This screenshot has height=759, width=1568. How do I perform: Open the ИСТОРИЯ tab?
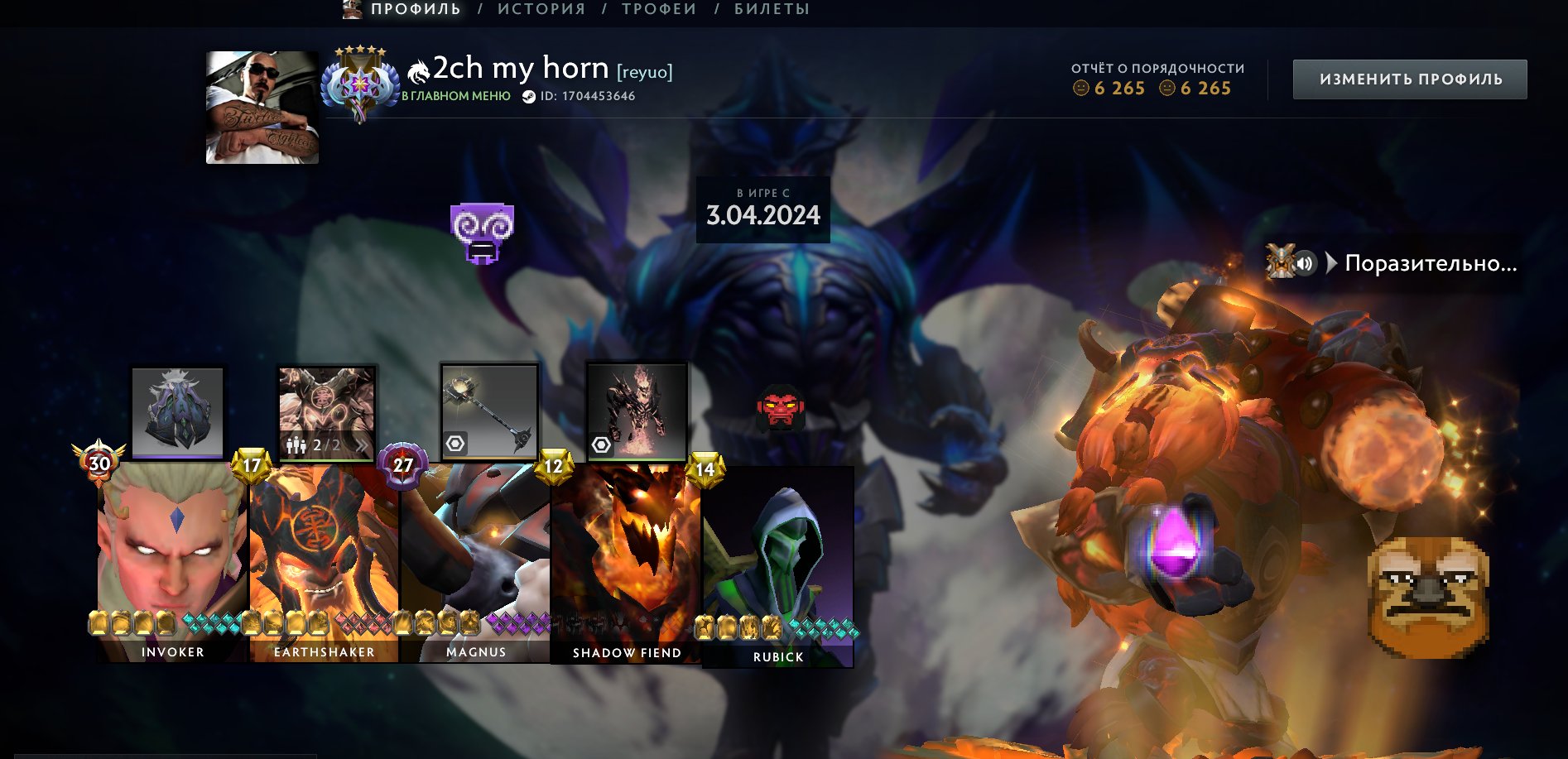[x=539, y=9]
